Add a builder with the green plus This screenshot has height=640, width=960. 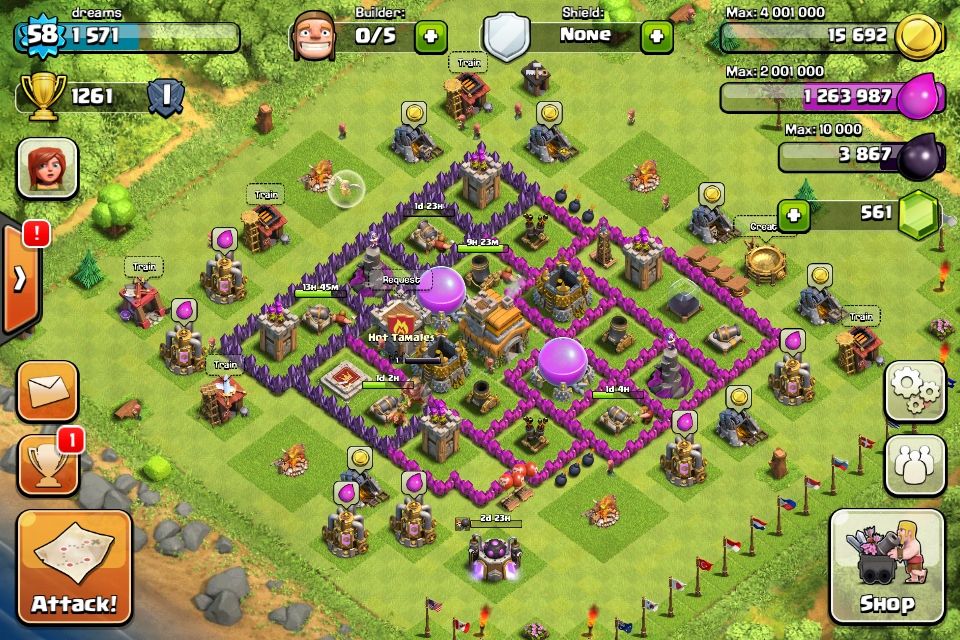pos(431,36)
